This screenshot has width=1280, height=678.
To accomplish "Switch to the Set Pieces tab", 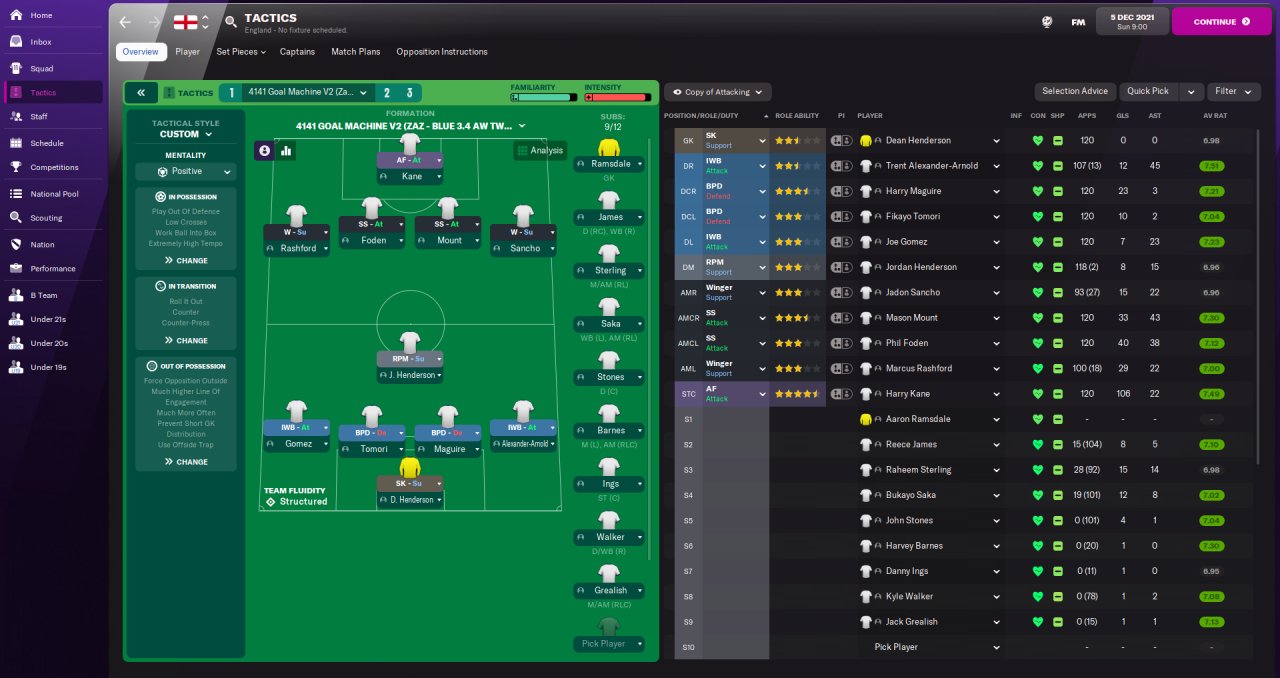I will 241,52.
